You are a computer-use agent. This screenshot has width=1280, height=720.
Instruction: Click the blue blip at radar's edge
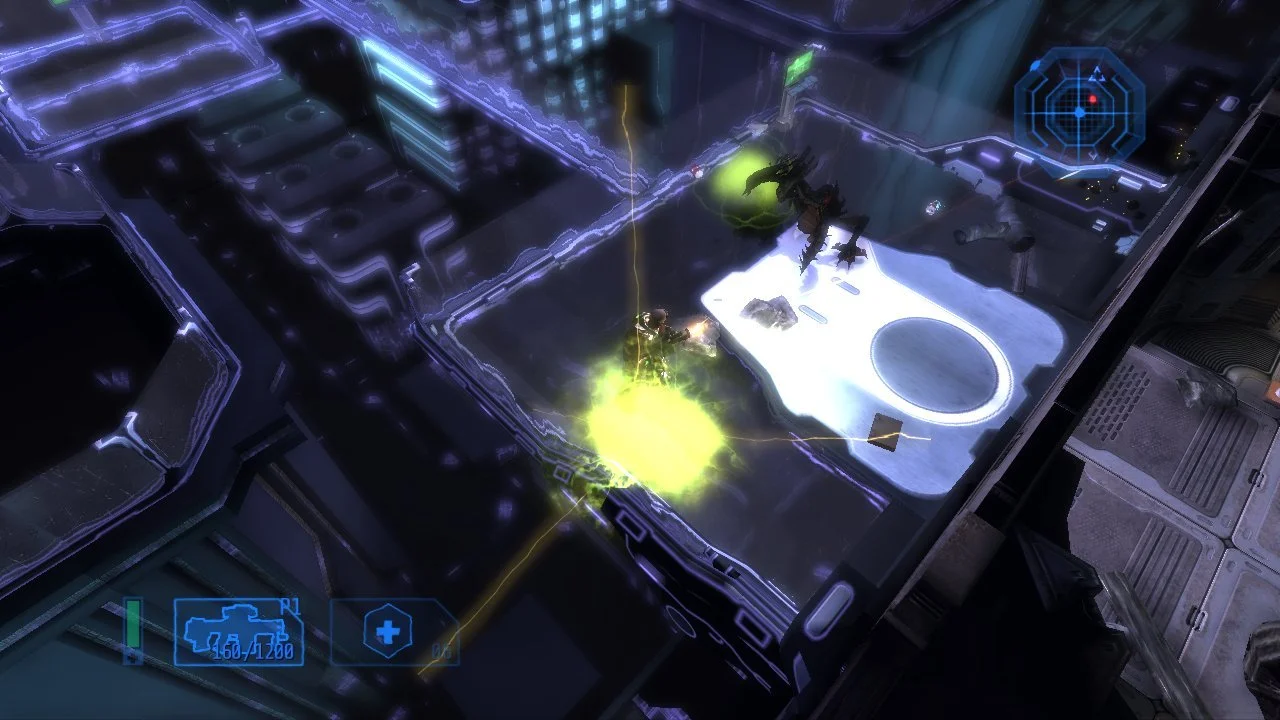pos(1034,65)
